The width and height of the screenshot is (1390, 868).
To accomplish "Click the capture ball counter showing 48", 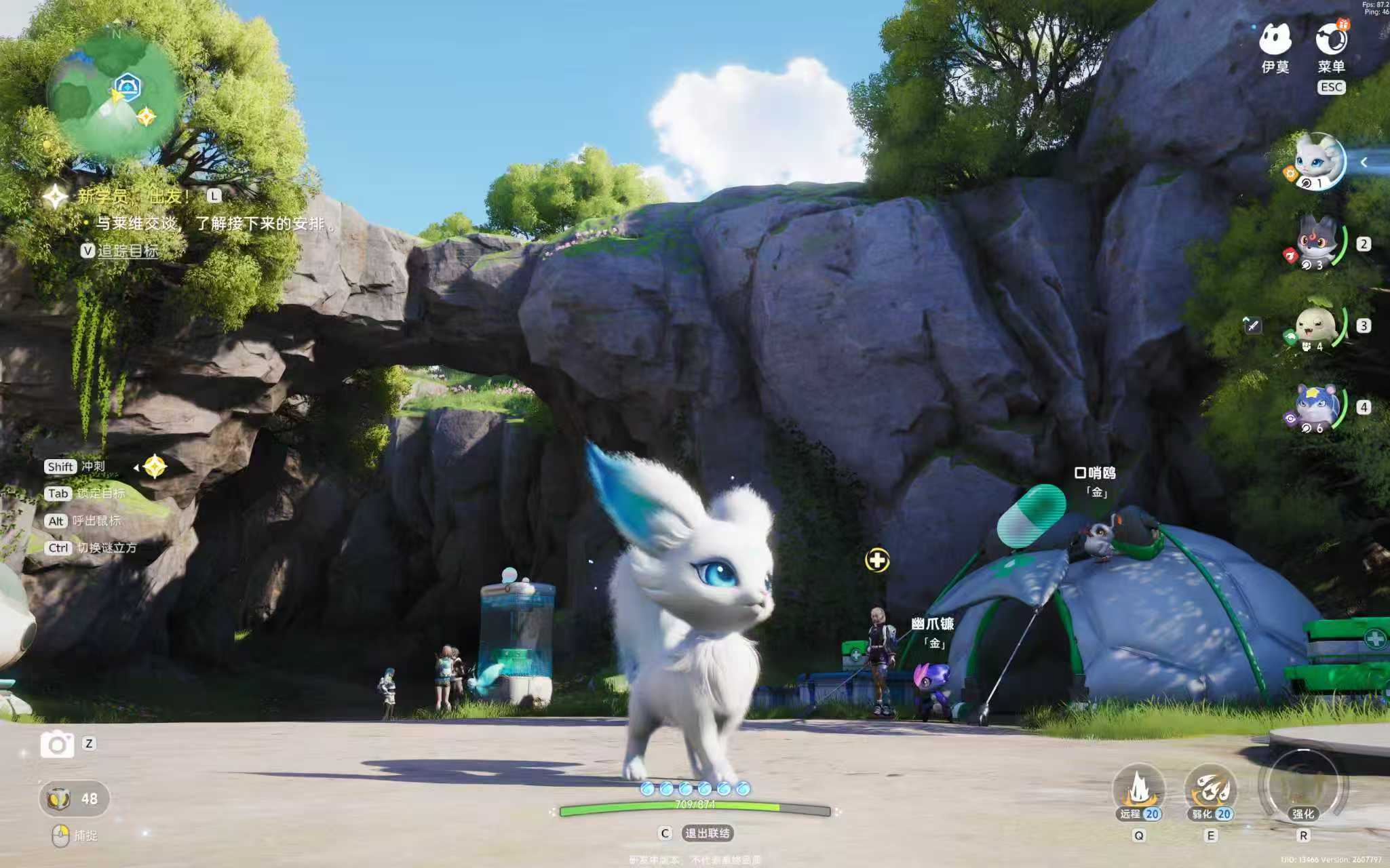I will 75,798.
